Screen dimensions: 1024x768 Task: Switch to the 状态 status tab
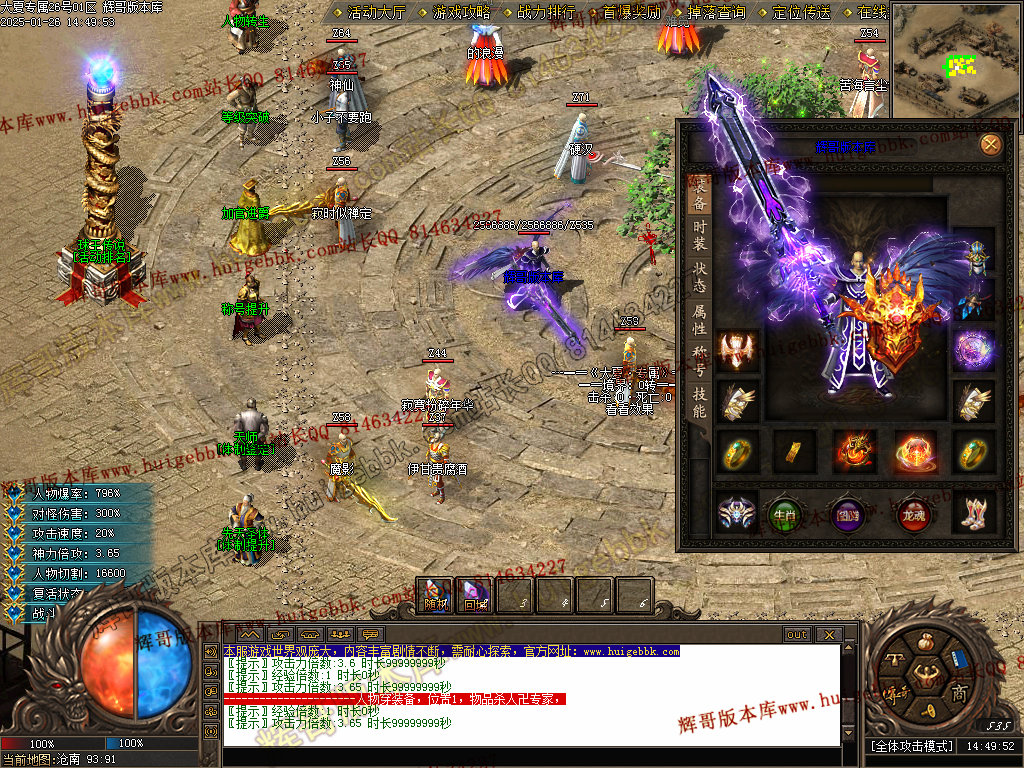[x=700, y=277]
